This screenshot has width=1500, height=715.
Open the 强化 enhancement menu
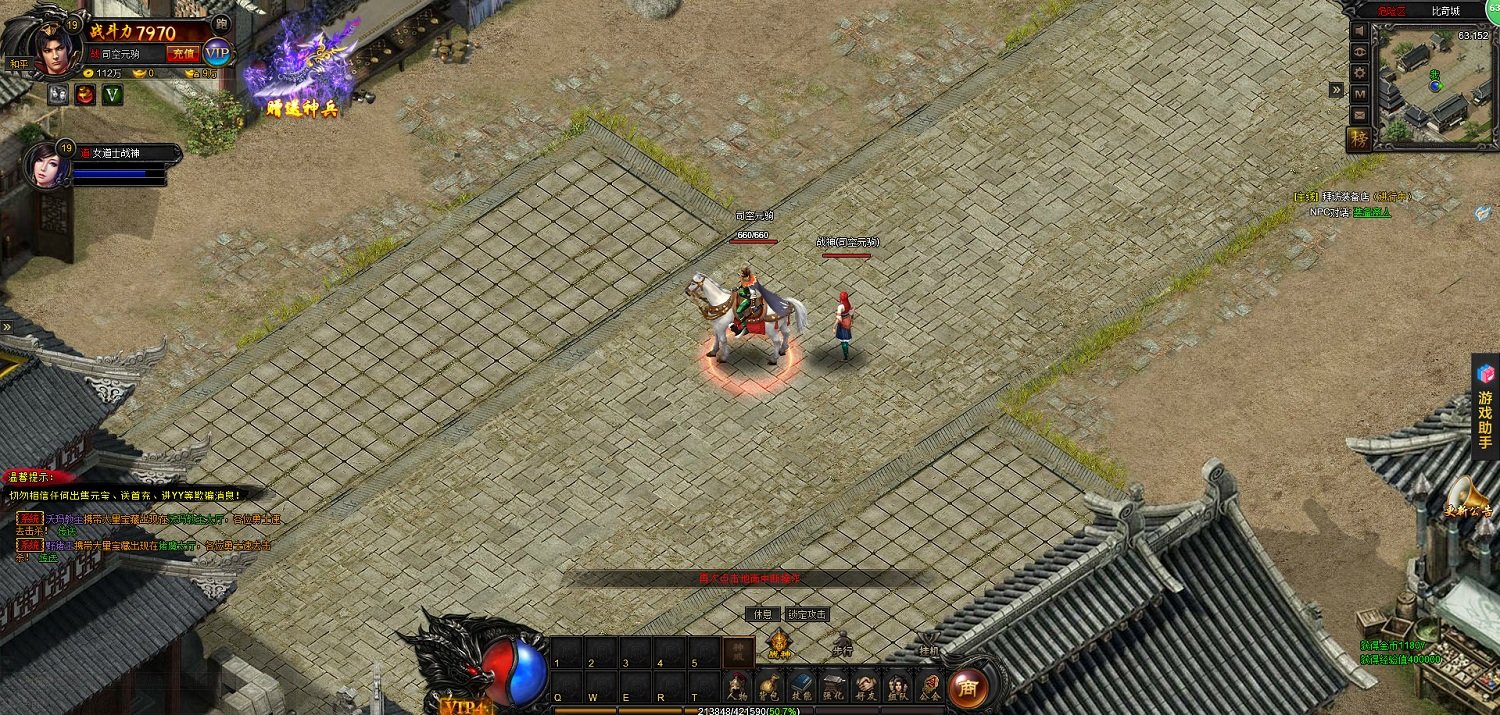coord(833,686)
